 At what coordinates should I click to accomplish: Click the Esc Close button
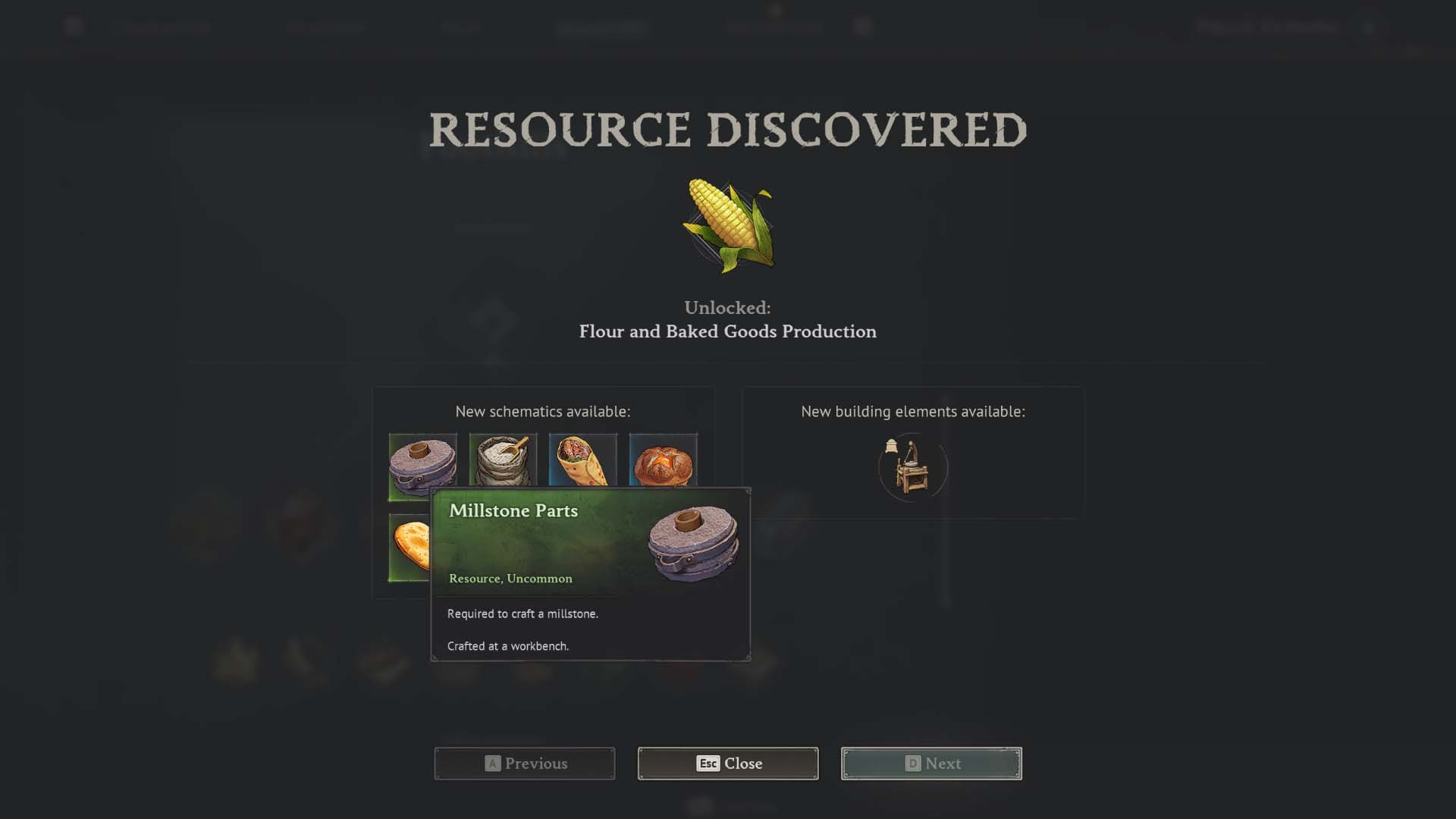click(x=727, y=764)
